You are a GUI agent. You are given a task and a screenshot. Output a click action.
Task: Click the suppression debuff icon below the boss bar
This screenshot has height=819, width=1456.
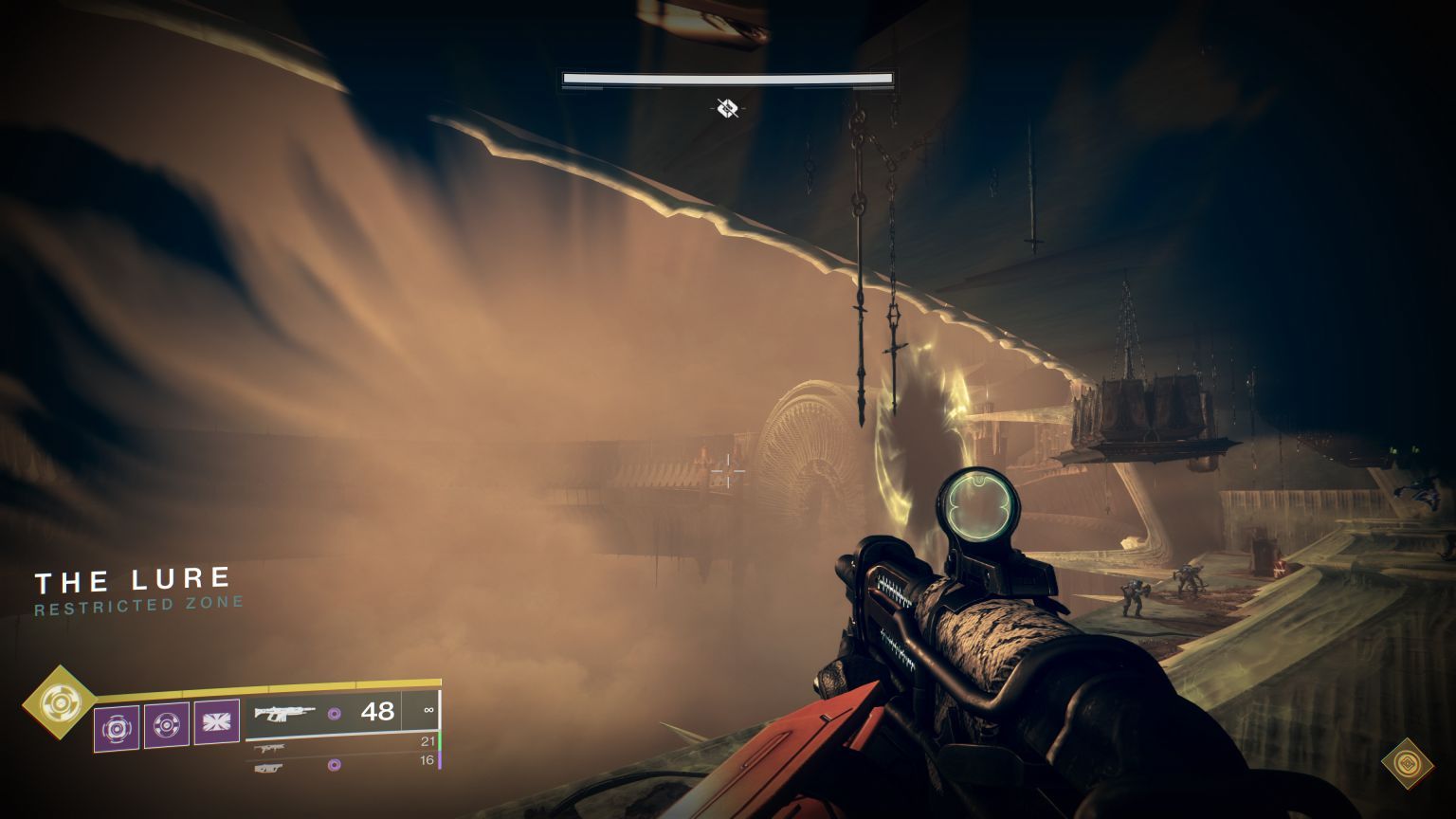coord(727,109)
